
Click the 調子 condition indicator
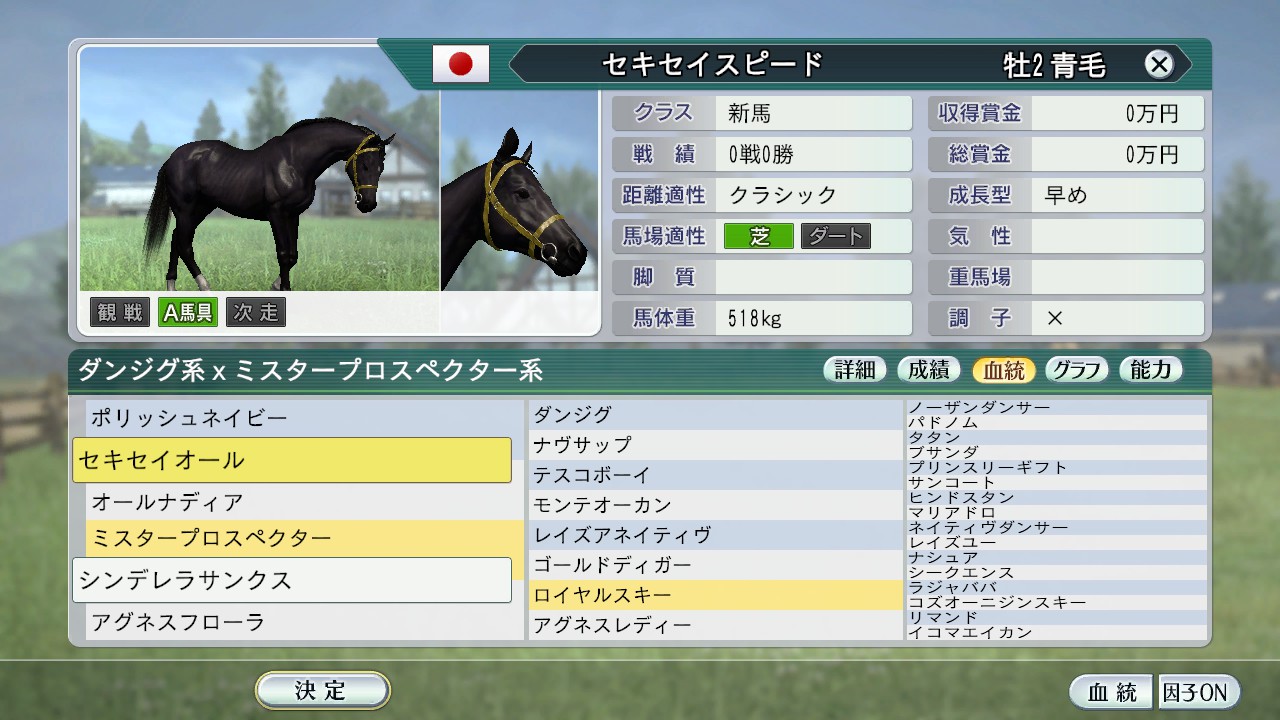tap(977, 318)
